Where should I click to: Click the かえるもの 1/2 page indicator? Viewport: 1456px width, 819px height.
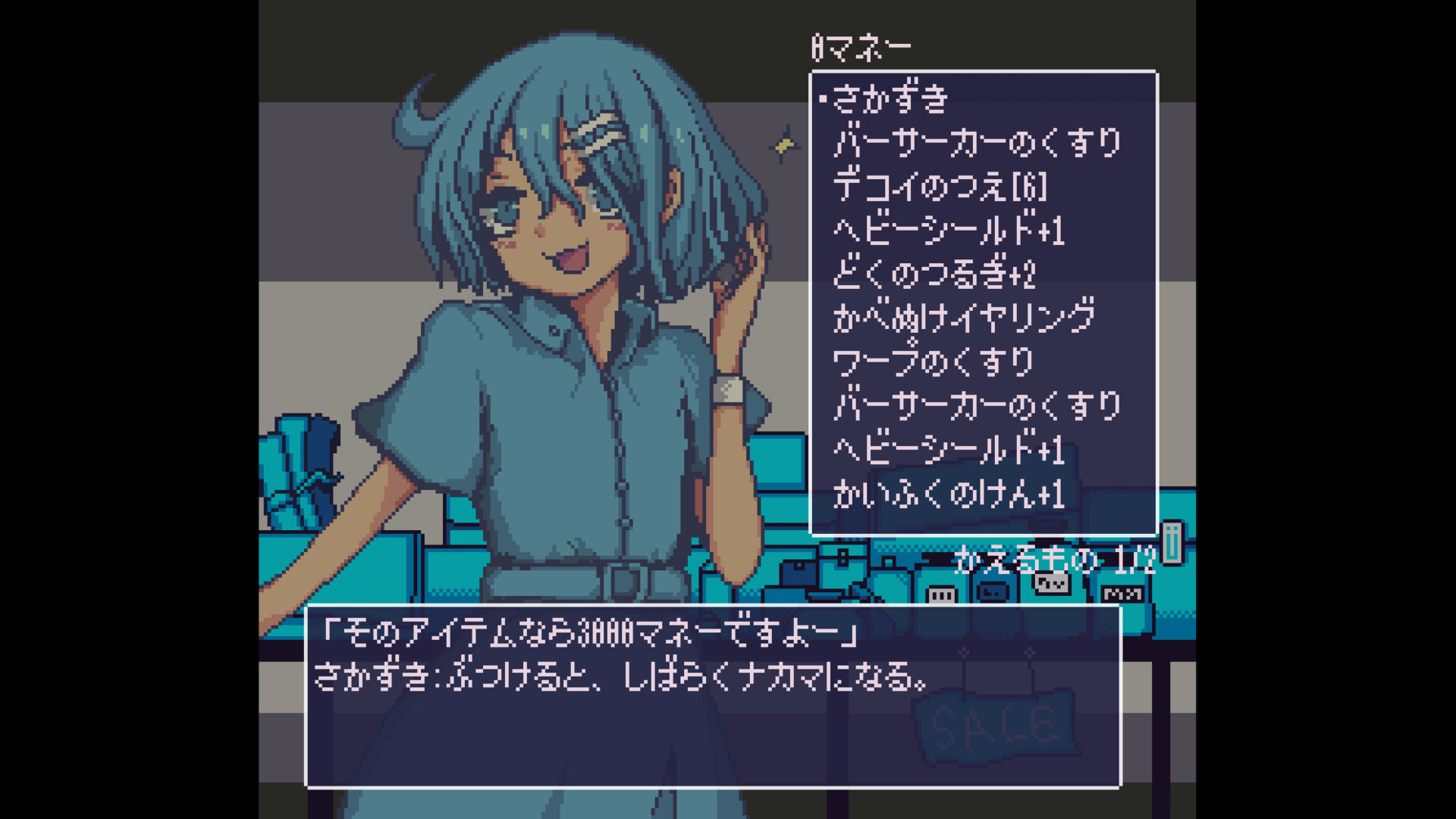[x=1054, y=561]
